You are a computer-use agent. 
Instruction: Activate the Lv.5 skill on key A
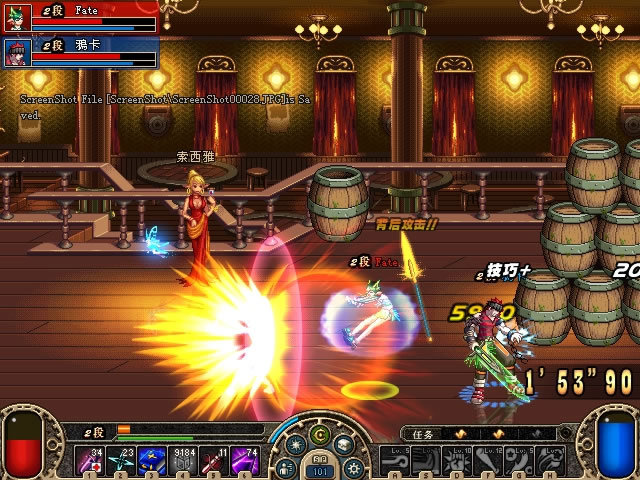(395, 461)
